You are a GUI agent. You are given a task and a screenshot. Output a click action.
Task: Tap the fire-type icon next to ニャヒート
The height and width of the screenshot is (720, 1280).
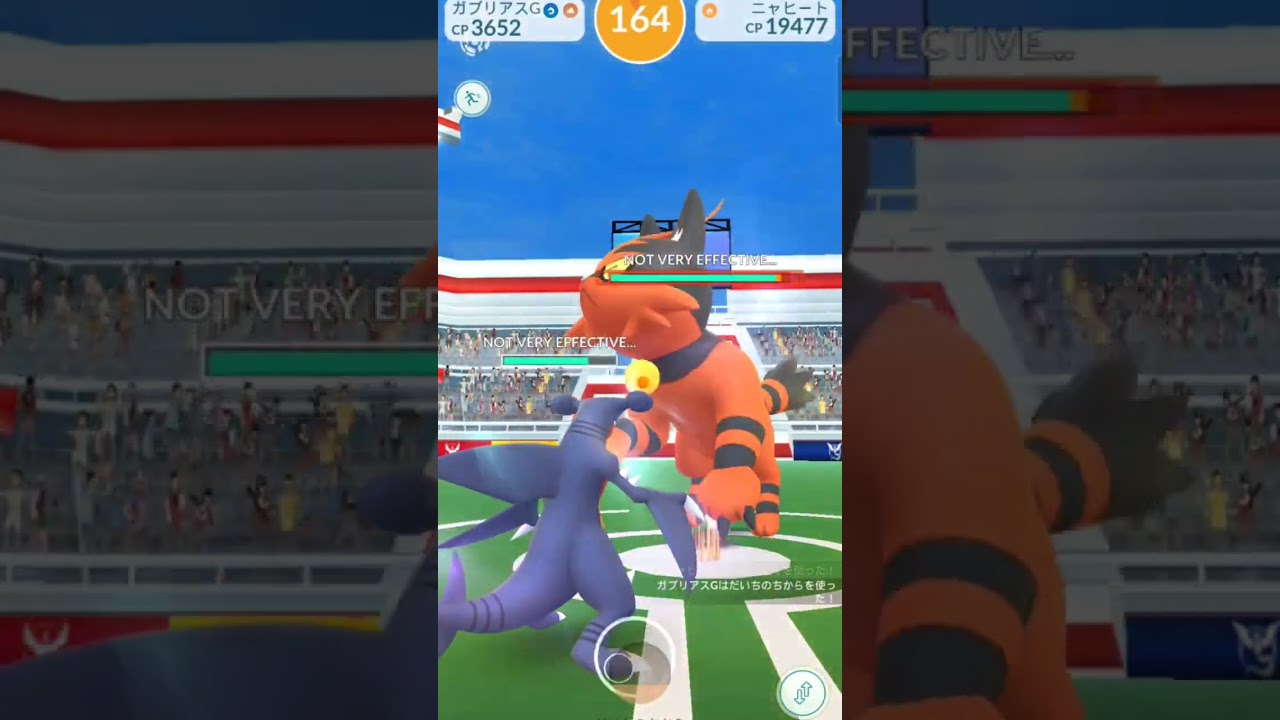[x=710, y=10]
